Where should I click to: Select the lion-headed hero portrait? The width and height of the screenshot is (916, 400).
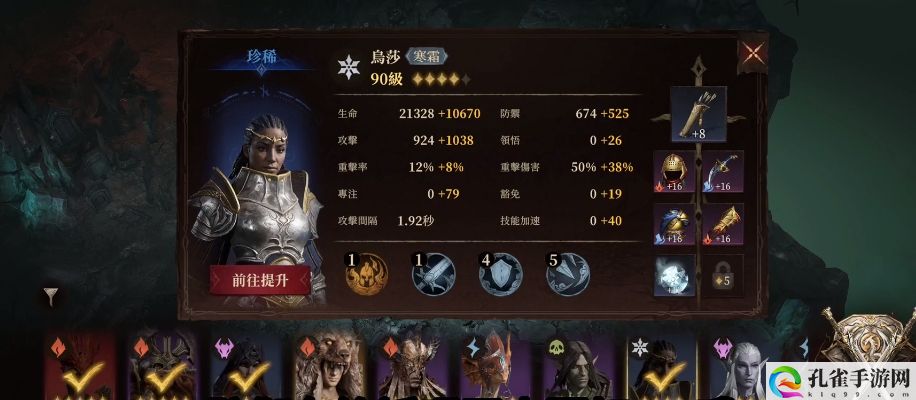tap(327, 368)
